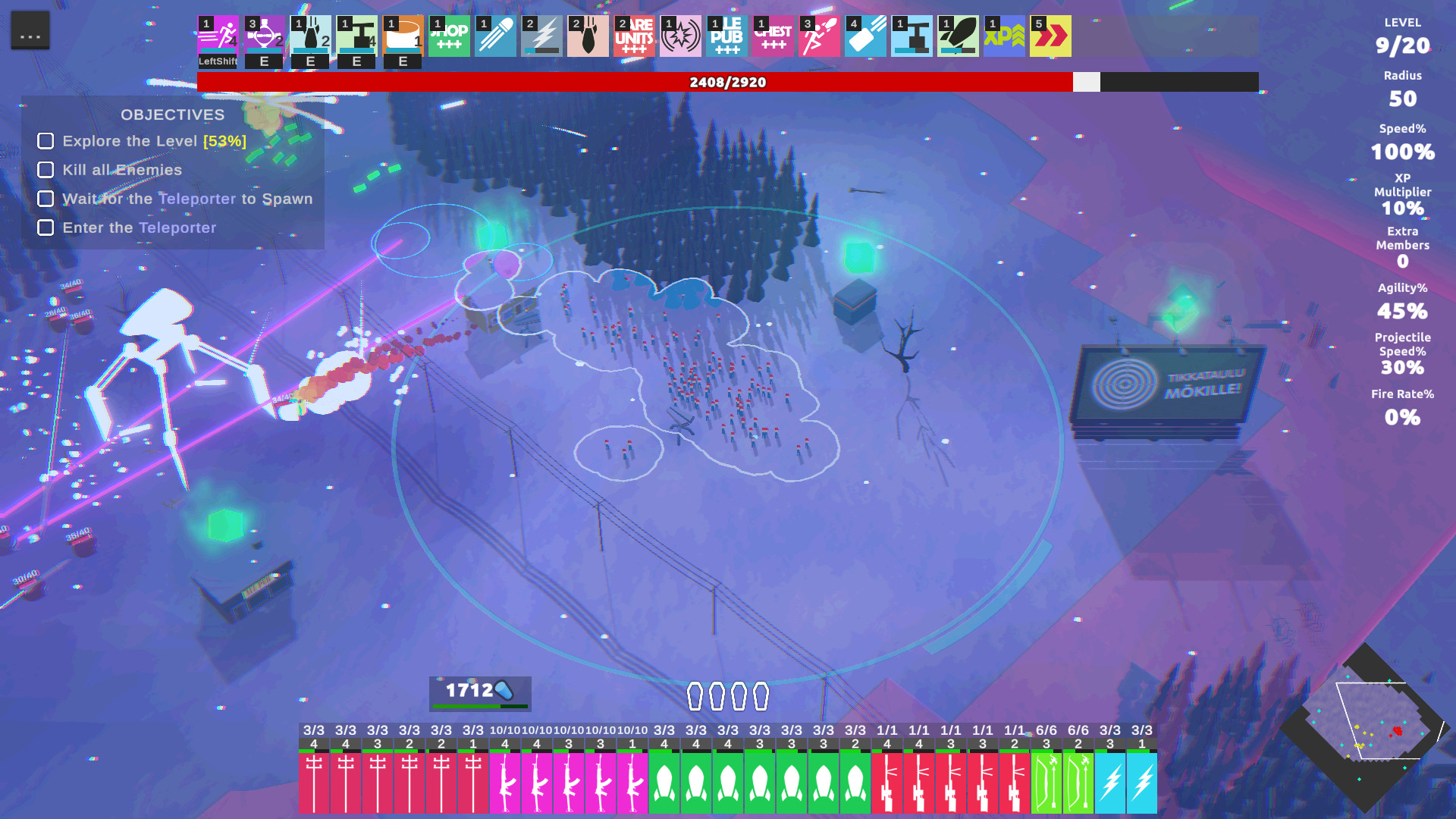Open the SHOP +++ button
Viewport: 1456px width, 819px height.
pos(450,36)
